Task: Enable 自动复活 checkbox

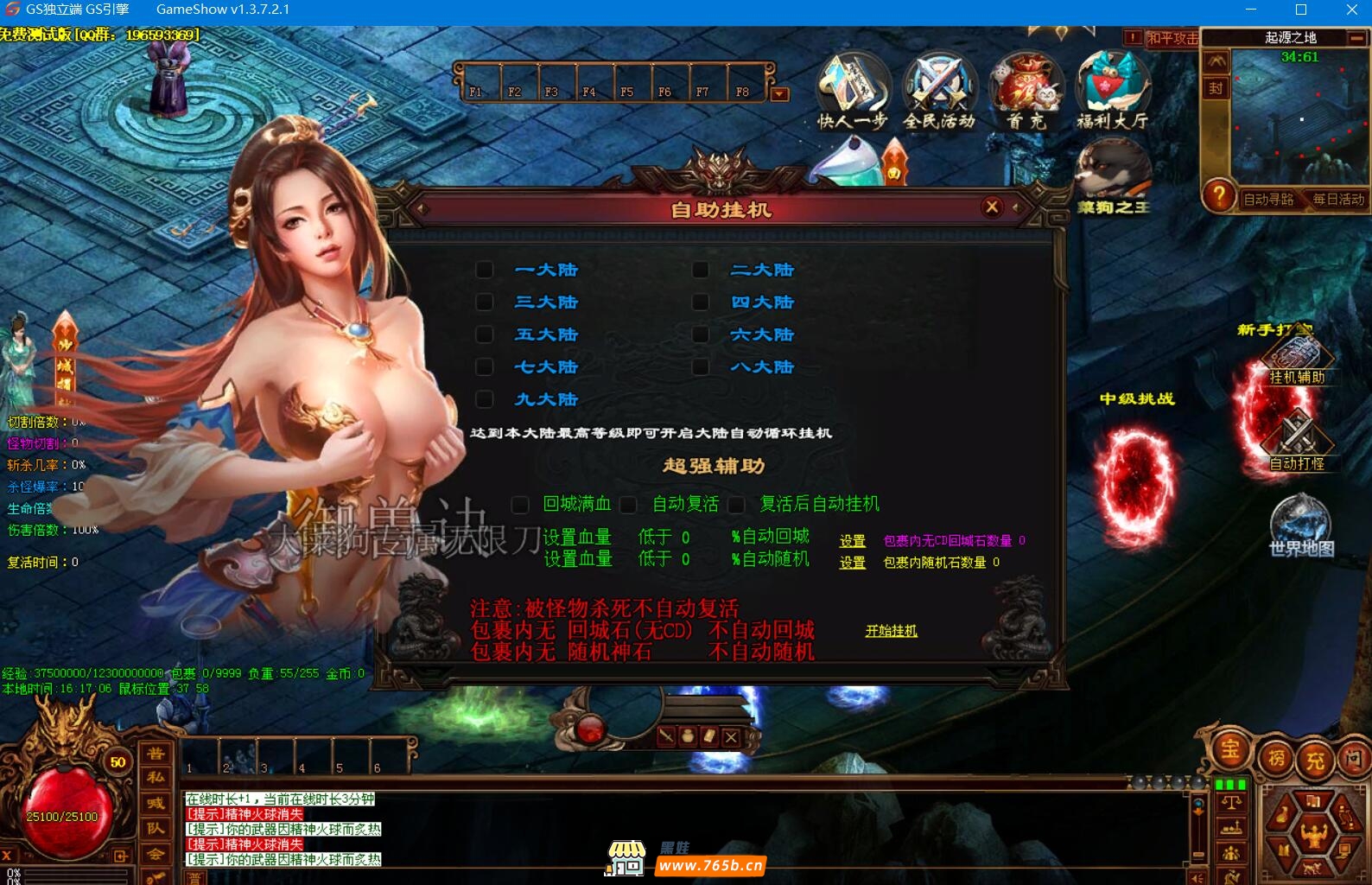Action: pos(629,504)
